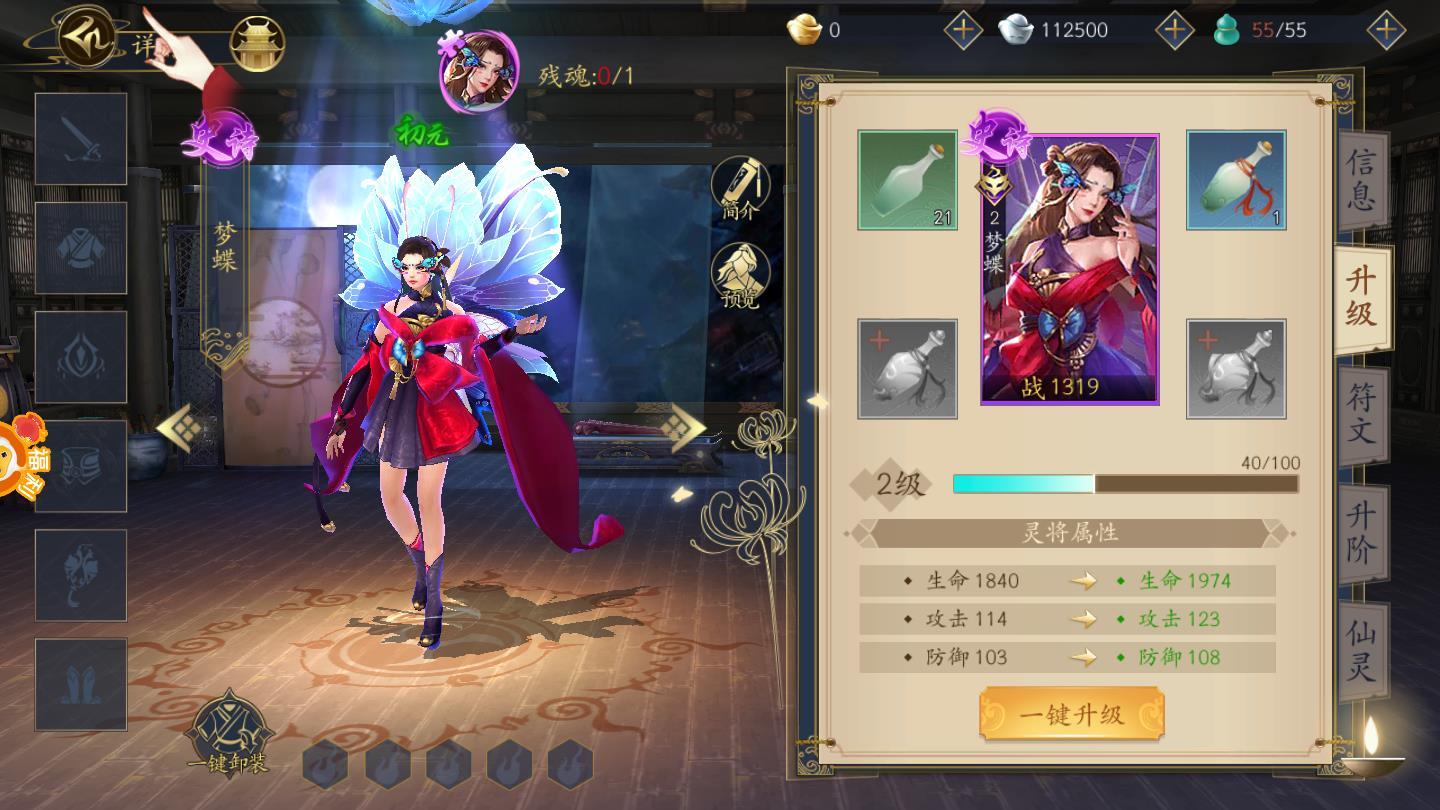The height and width of the screenshot is (810, 1440).
Task: Open the 仙灵 spirit tab
Action: 1361,650
